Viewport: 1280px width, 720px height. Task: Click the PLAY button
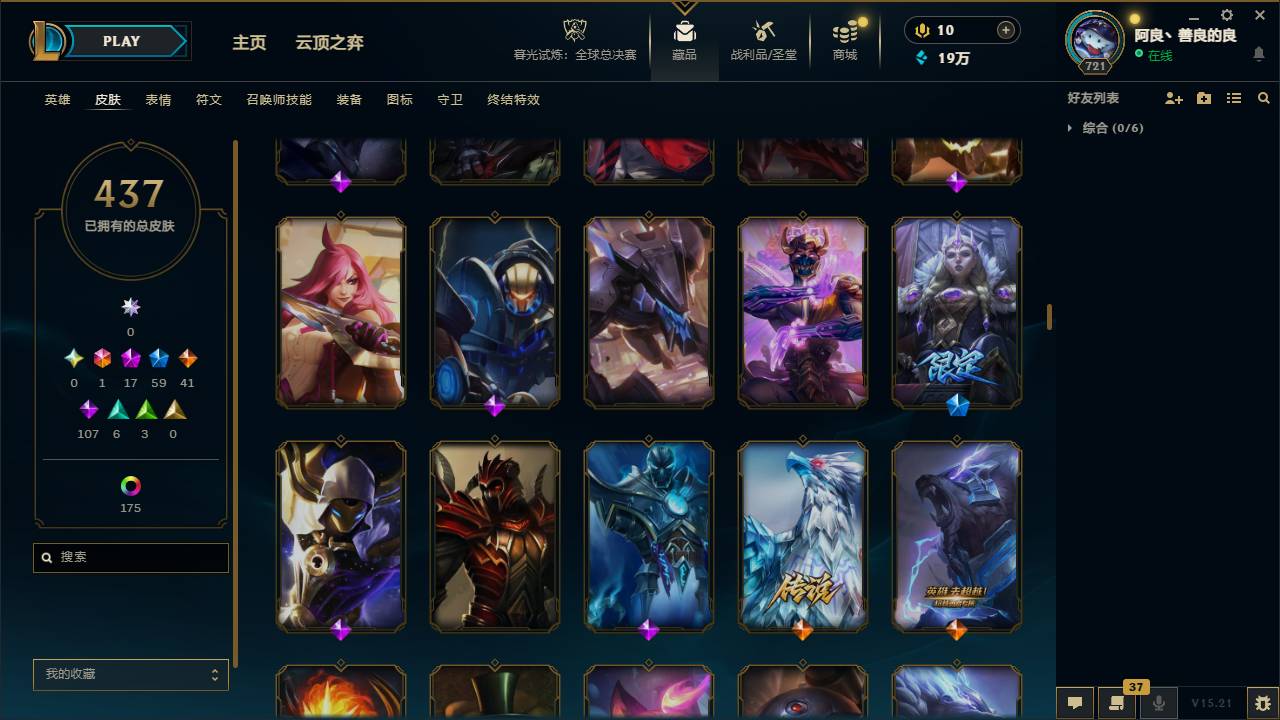click(120, 41)
